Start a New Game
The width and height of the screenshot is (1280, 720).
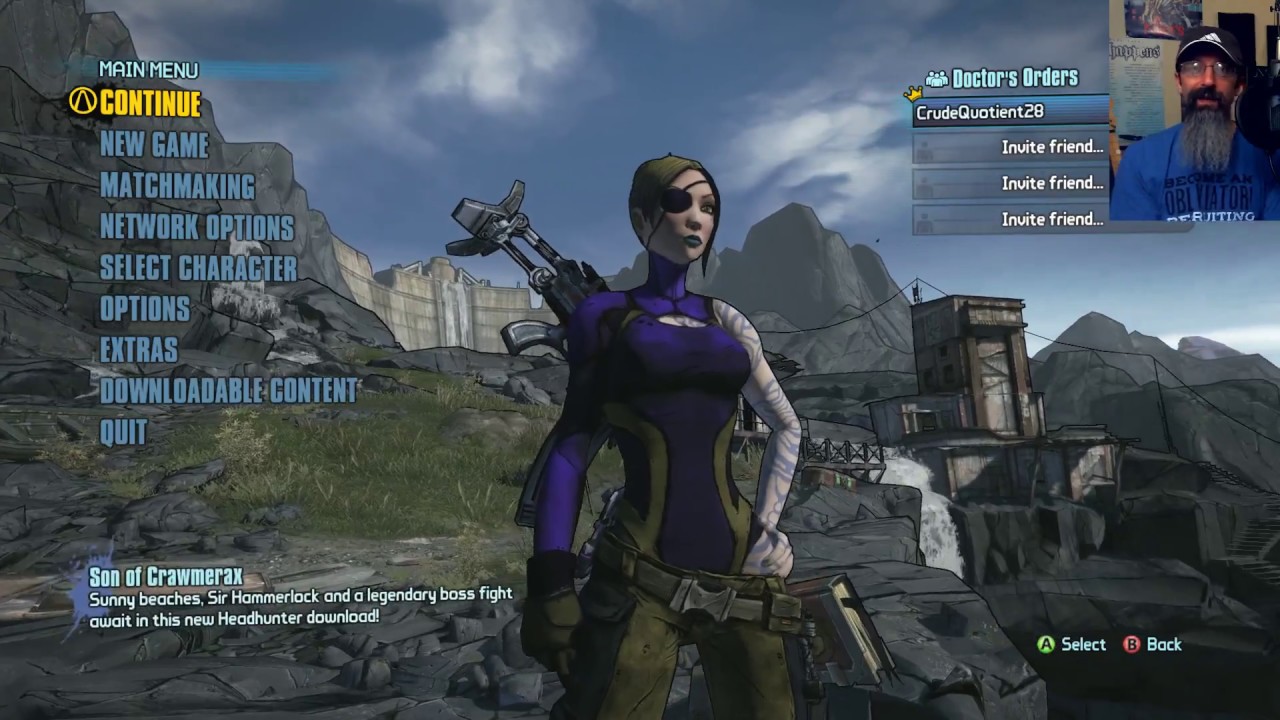(x=154, y=145)
